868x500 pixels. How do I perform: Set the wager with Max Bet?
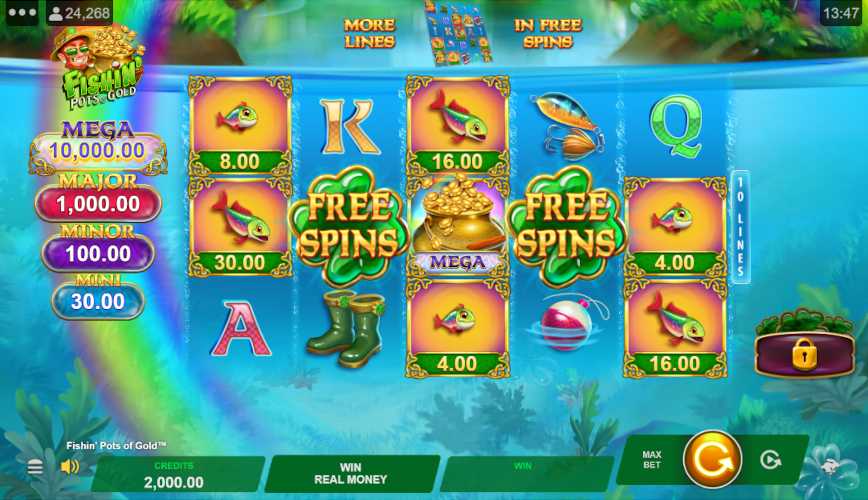pos(652,460)
